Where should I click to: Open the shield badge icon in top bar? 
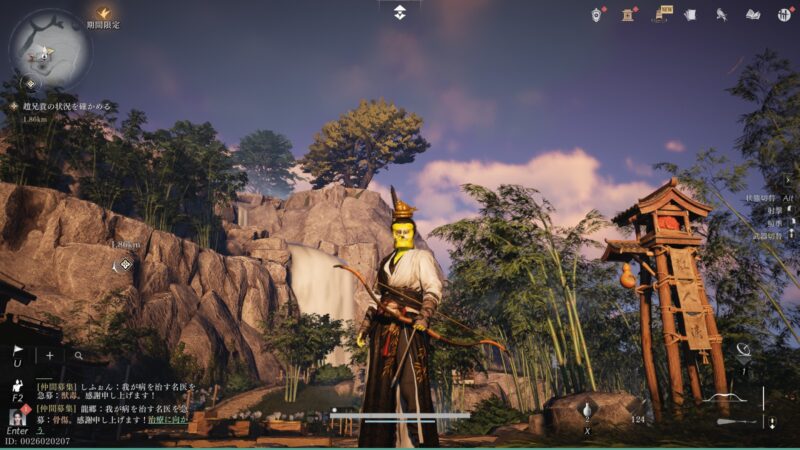597,14
